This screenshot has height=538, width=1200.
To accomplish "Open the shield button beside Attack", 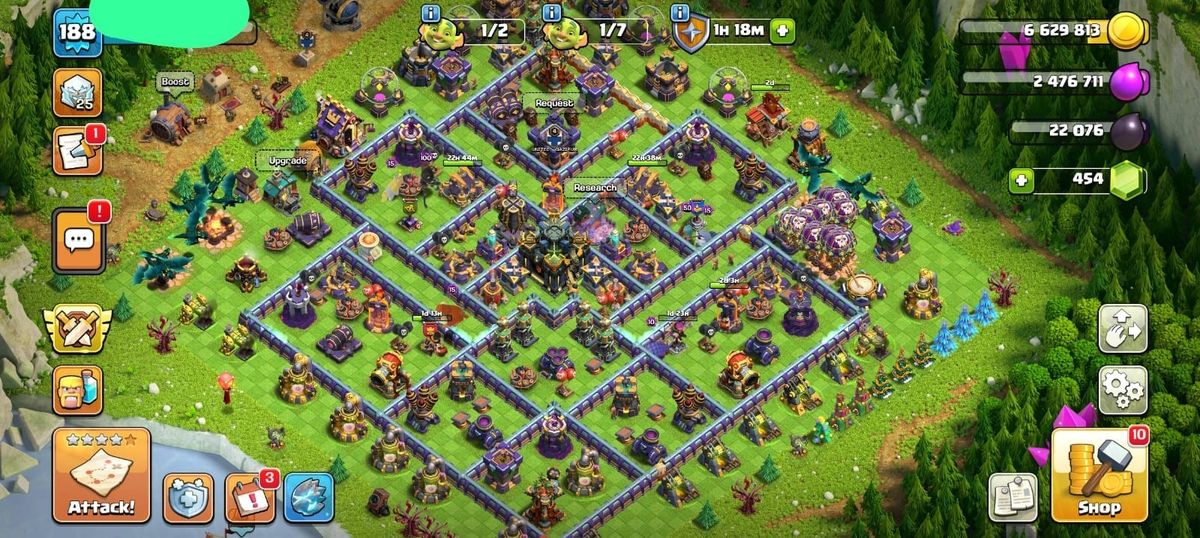I will (188, 497).
